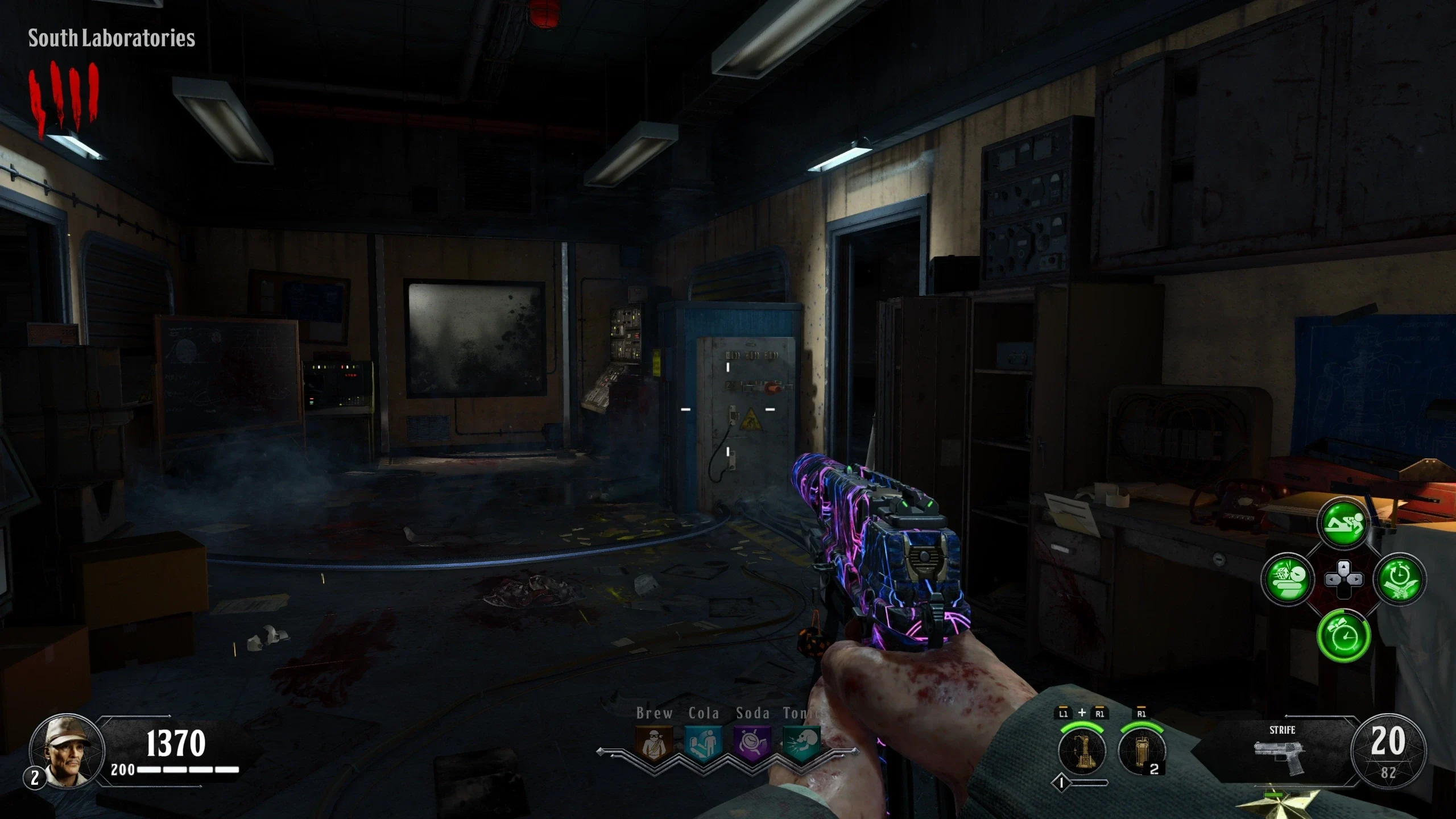The height and width of the screenshot is (819, 1456).
Task: Click the blue Cola perk icon
Action: (x=703, y=743)
